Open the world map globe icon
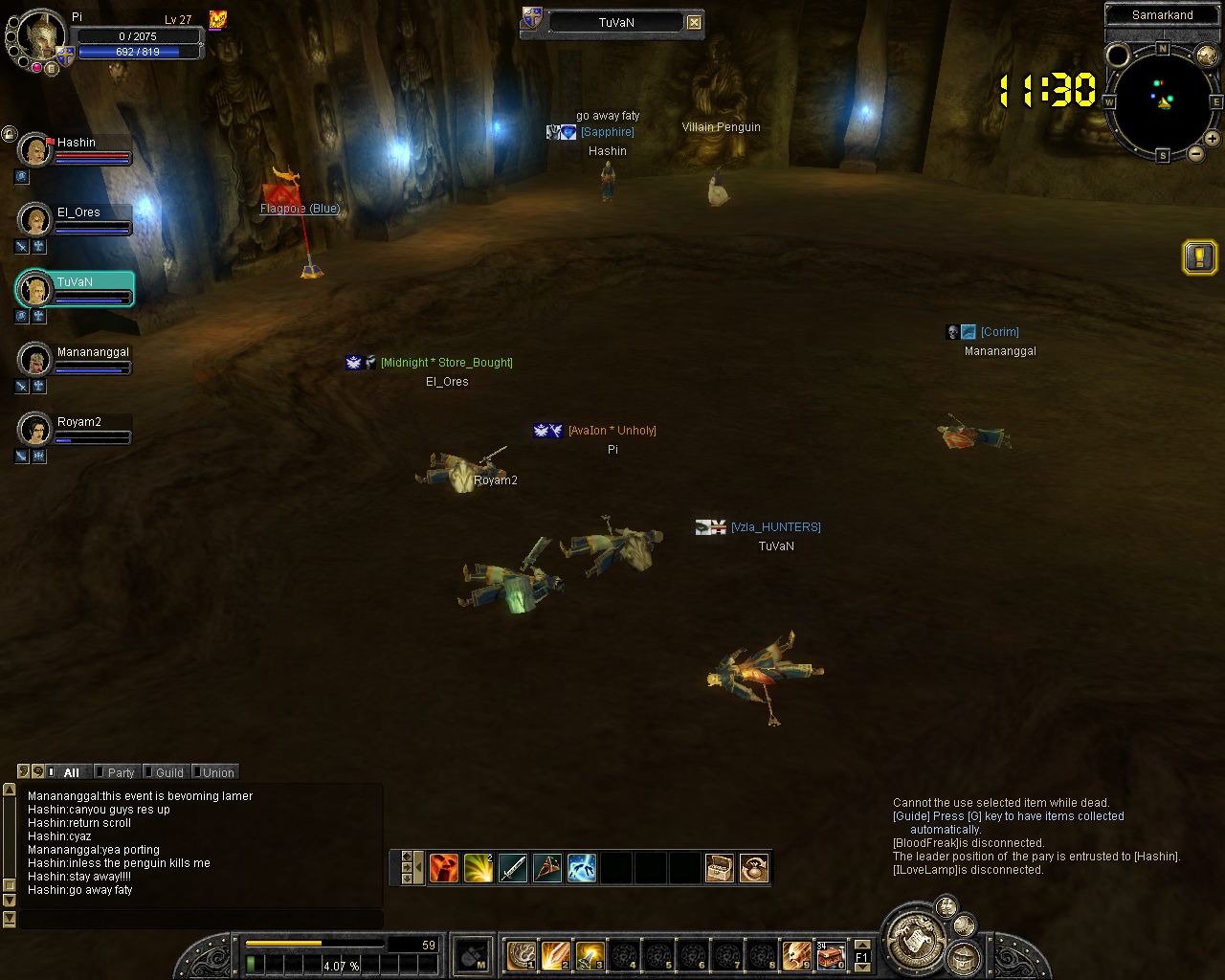1225x980 pixels. pos(1207,56)
